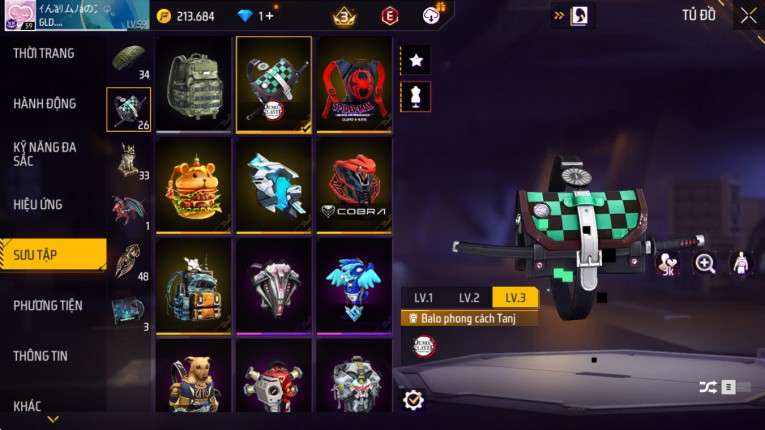Open settings gear below item grid
The image size is (765, 430).
coord(413,400)
